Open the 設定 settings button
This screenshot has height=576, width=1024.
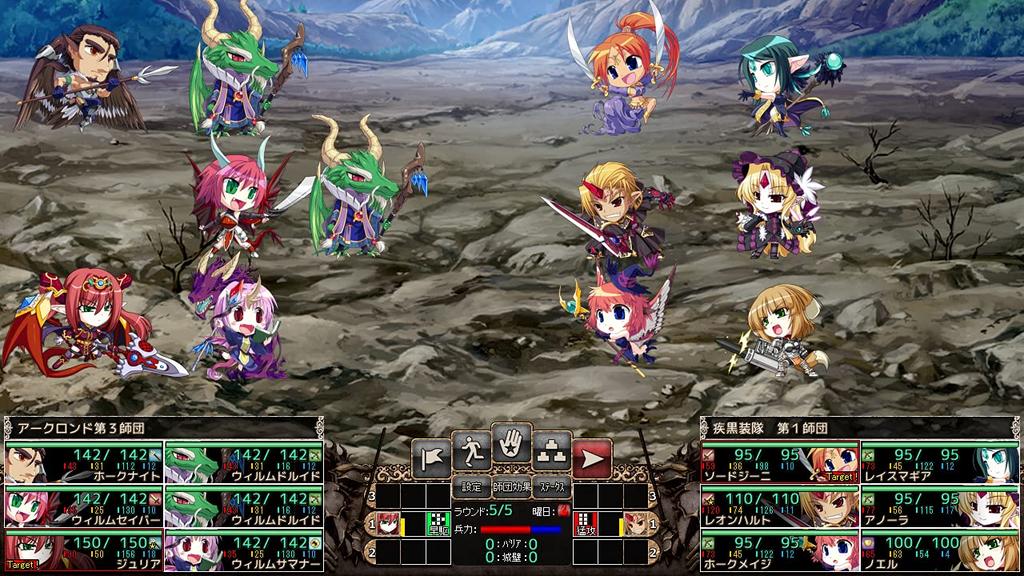[x=470, y=488]
